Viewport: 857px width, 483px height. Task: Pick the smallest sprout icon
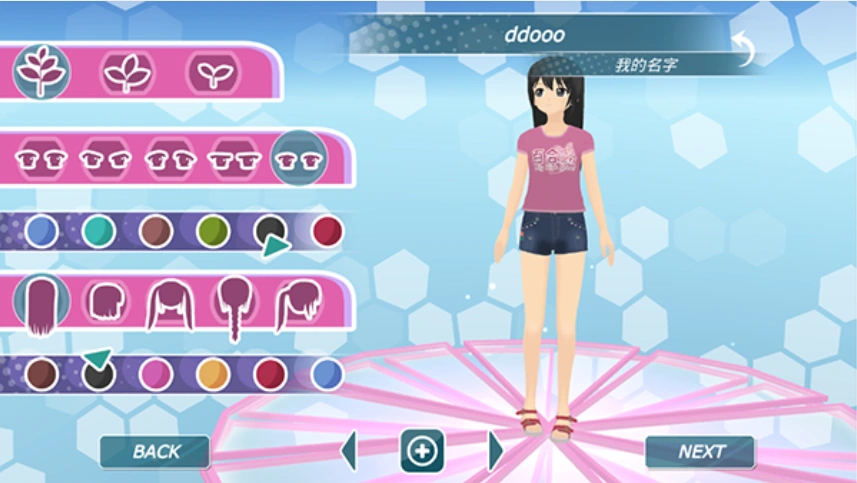pyautogui.click(x=212, y=72)
